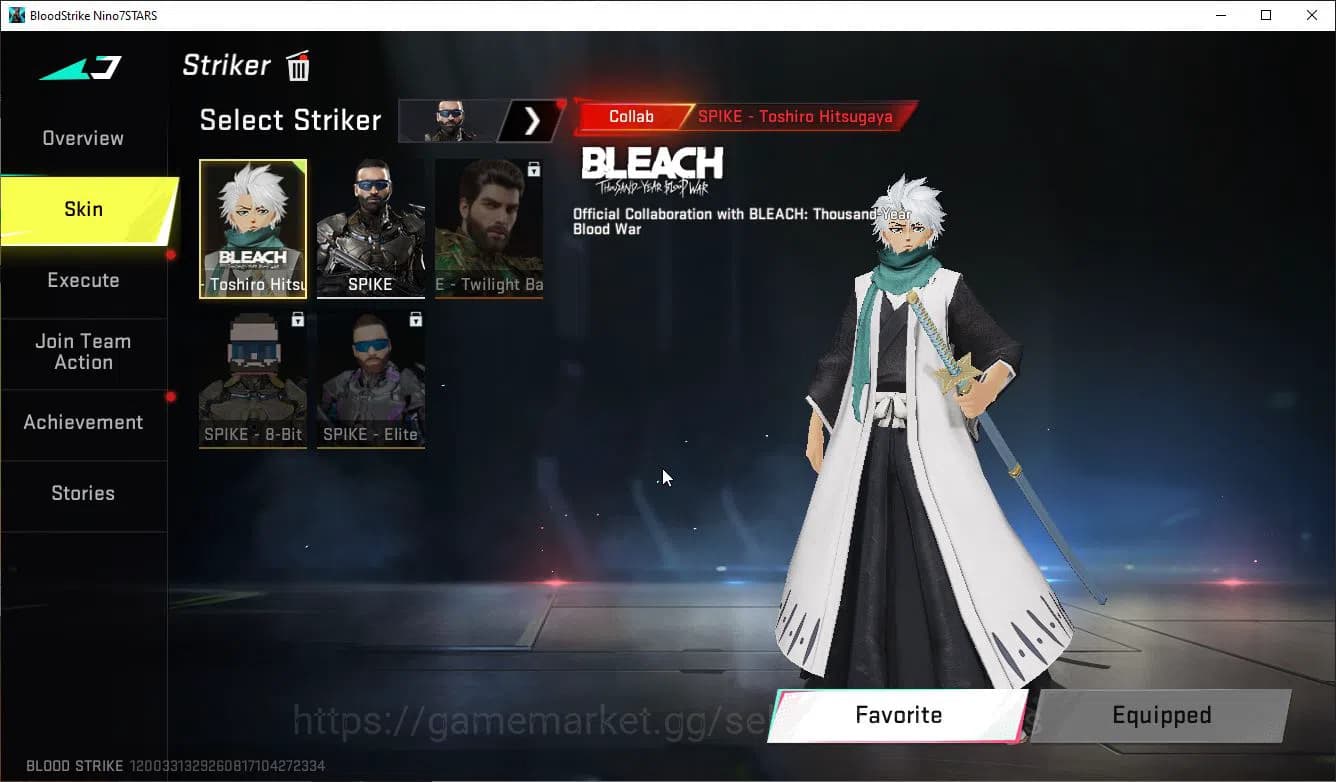Click the lock icon on SPIKE - Twilight skin
The image size is (1336, 782).
point(533,169)
